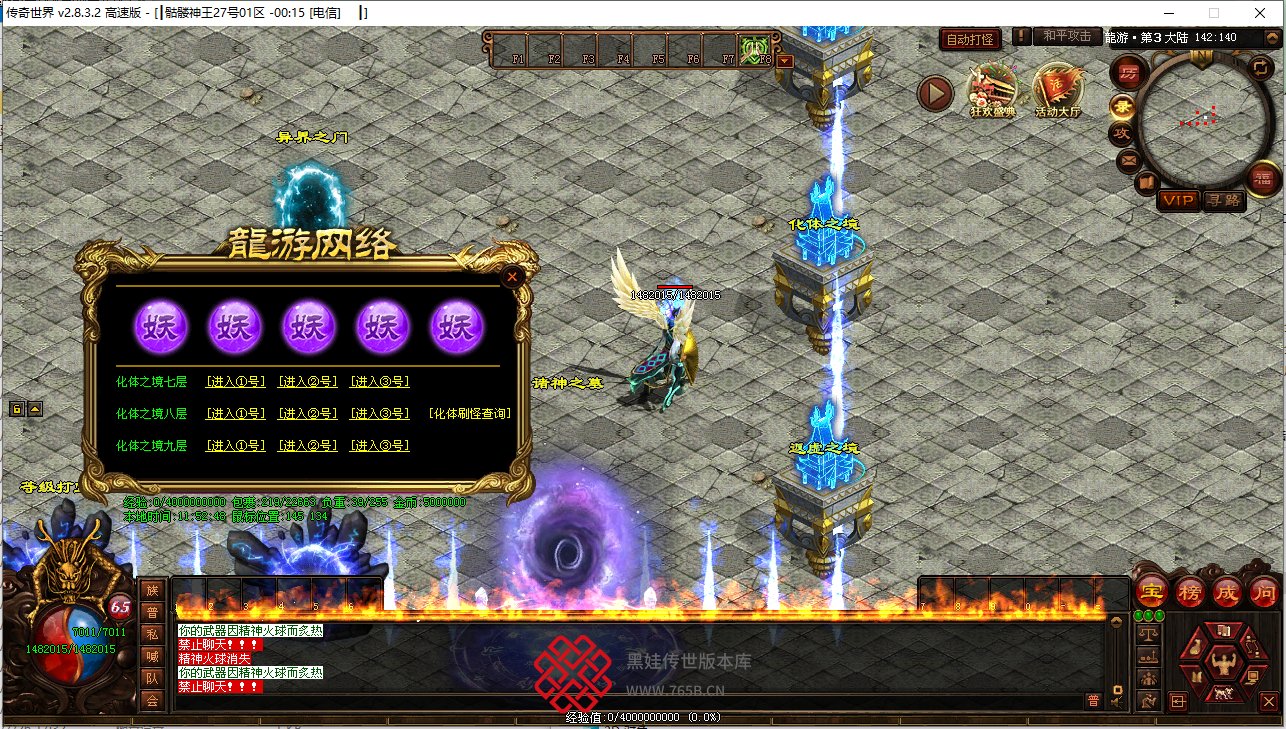Show the 榜 ranking orb button
This screenshot has height=729, width=1286.
(1190, 591)
